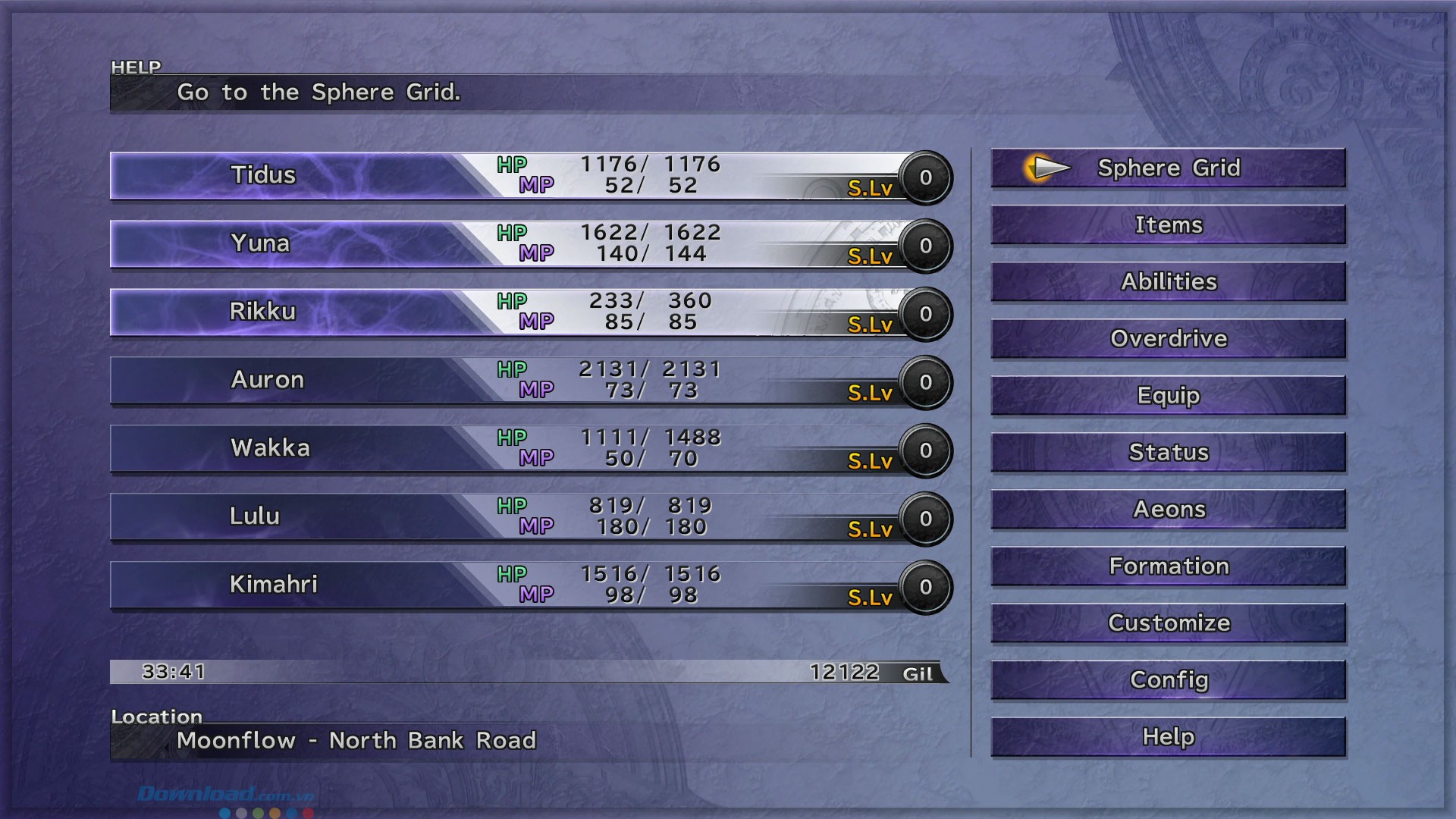Viewport: 1456px width, 819px height.
Task: Select Tidus in the party list
Action: point(263,175)
